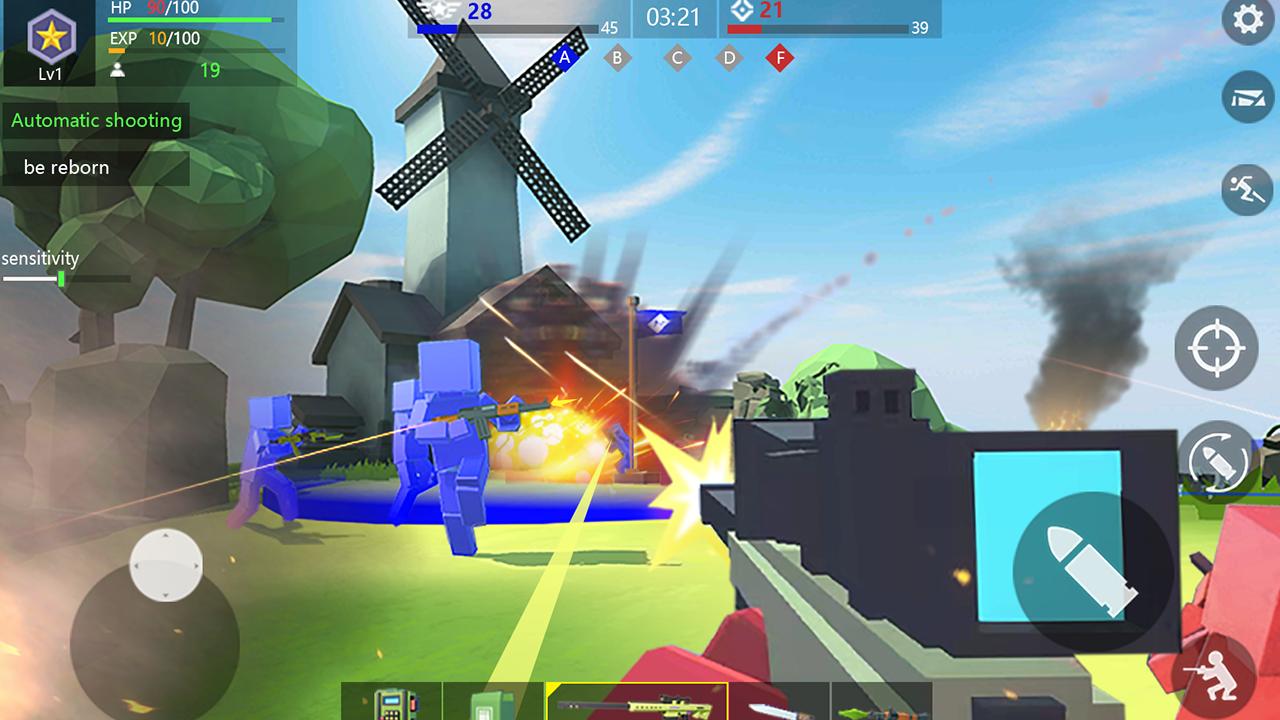Select capture point C on the map bar

678,58
